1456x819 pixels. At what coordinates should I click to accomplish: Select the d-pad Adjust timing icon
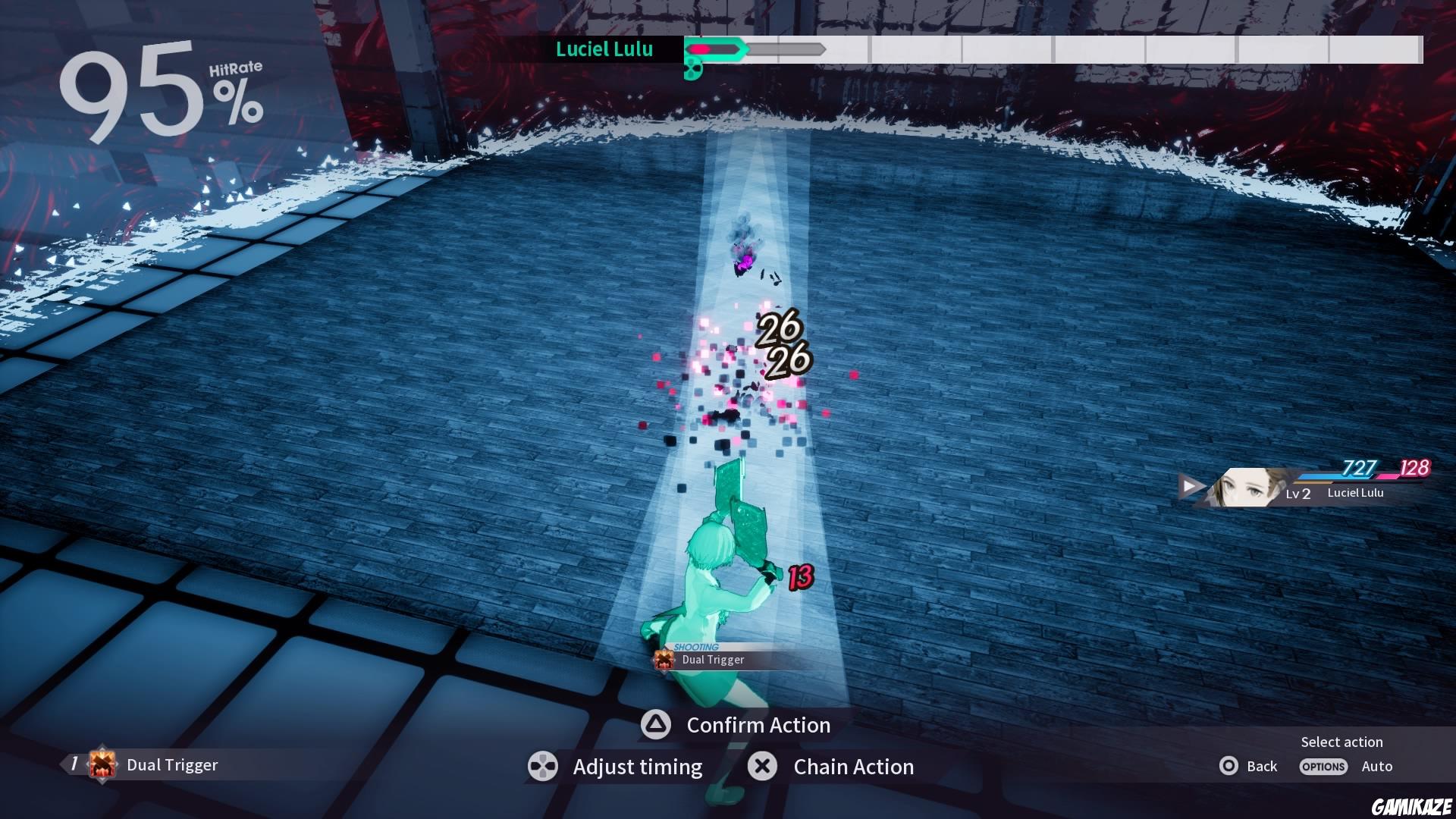pyautogui.click(x=541, y=767)
